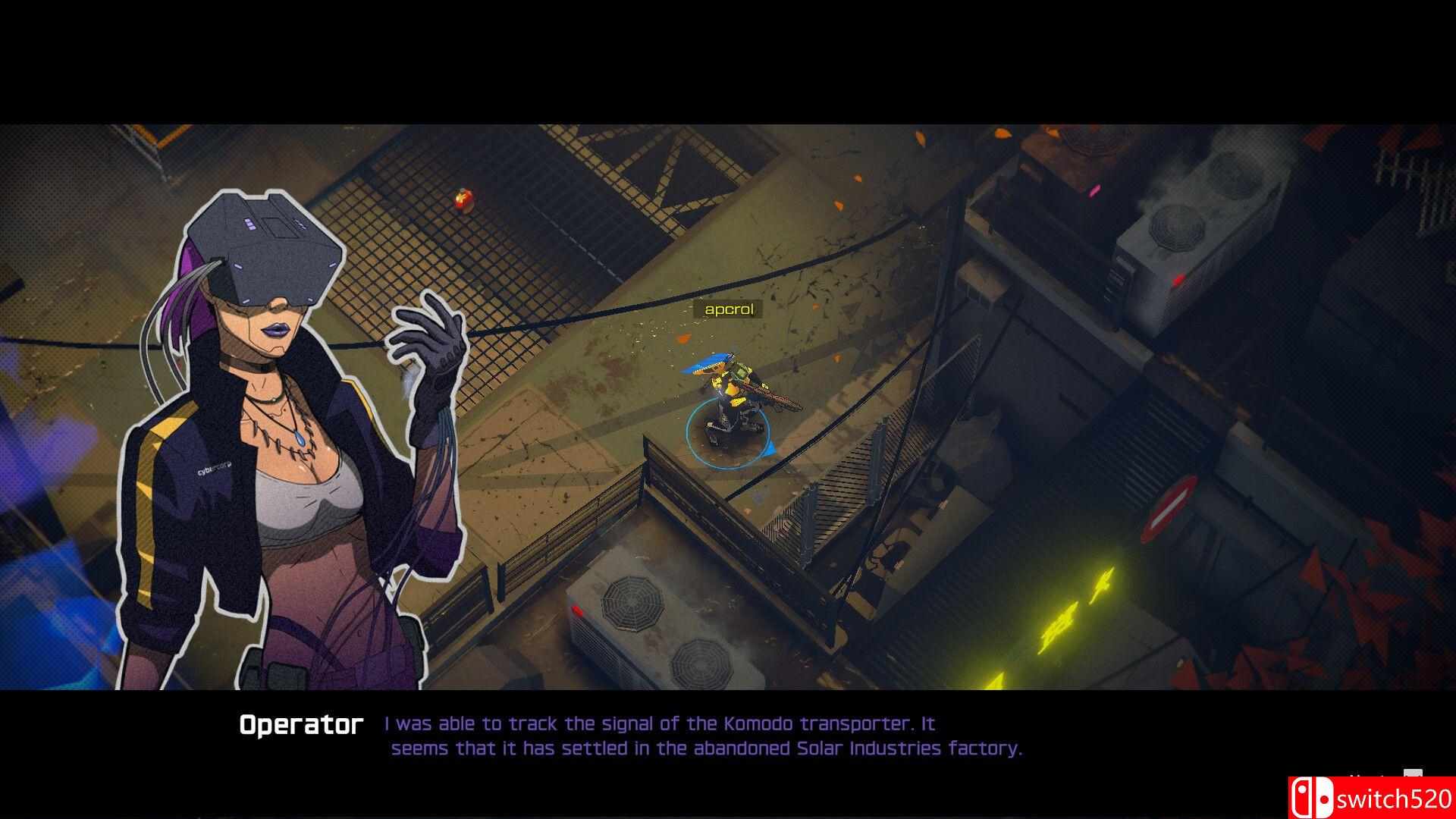The image size is (1456, 819).
Task: Click the Operator's teardrop necklace pendant
Action: click(300, 440)
